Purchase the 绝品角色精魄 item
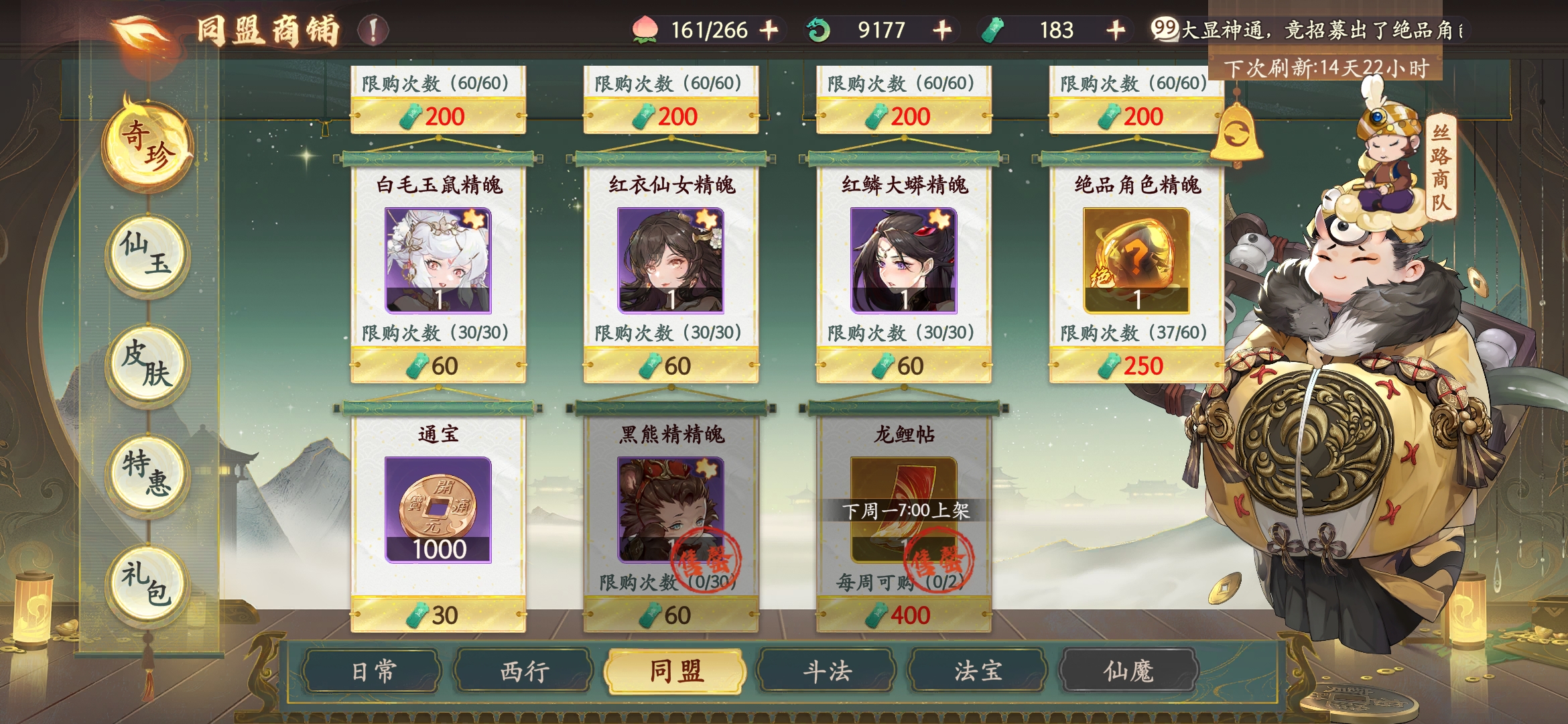Screen dimensions: 1568x724 point(1136,261)
